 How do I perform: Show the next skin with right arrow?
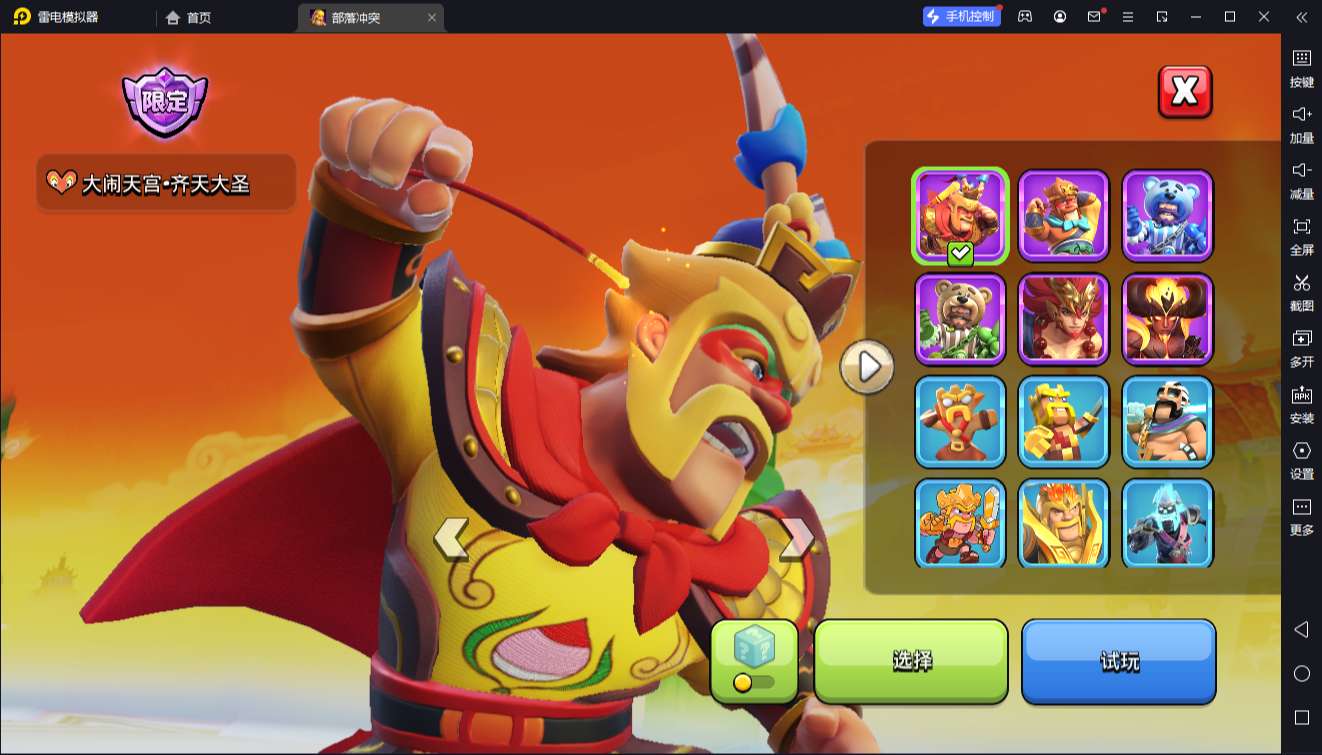click(x=796, y=538)
